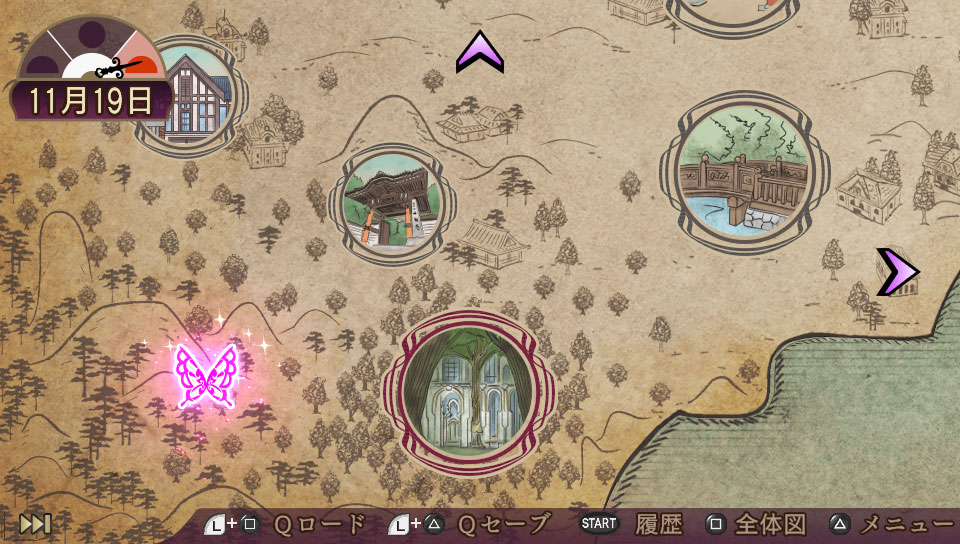Choose Qロード quick load
Image resolution: width=960 pixels, height=544 pixels.
point(320,524)
